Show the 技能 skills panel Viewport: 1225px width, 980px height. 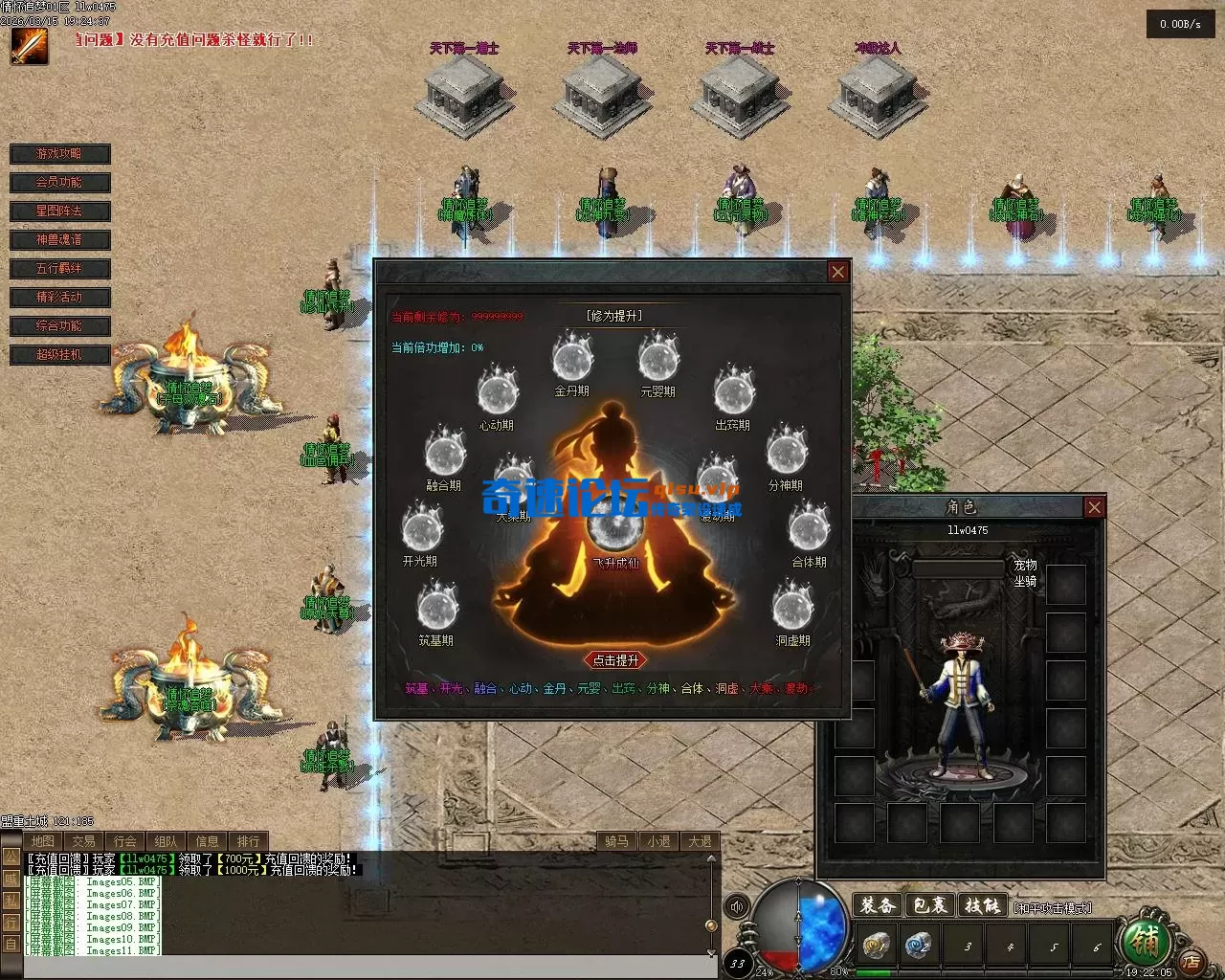(x=981, y=905)
